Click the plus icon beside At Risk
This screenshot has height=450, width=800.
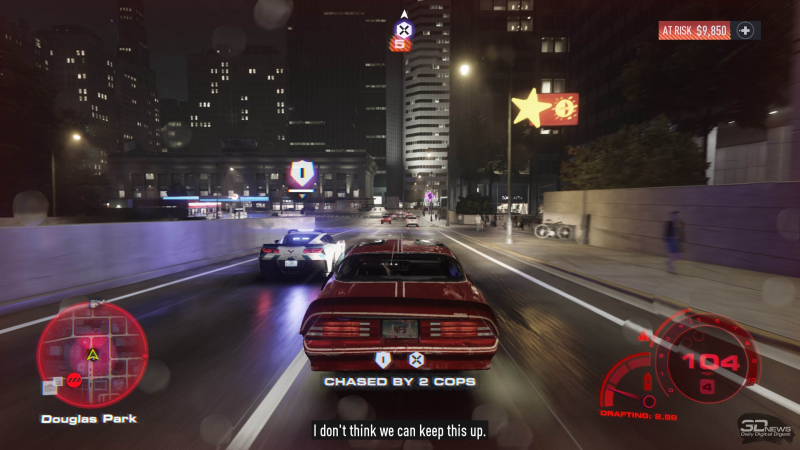coord(745,31)
